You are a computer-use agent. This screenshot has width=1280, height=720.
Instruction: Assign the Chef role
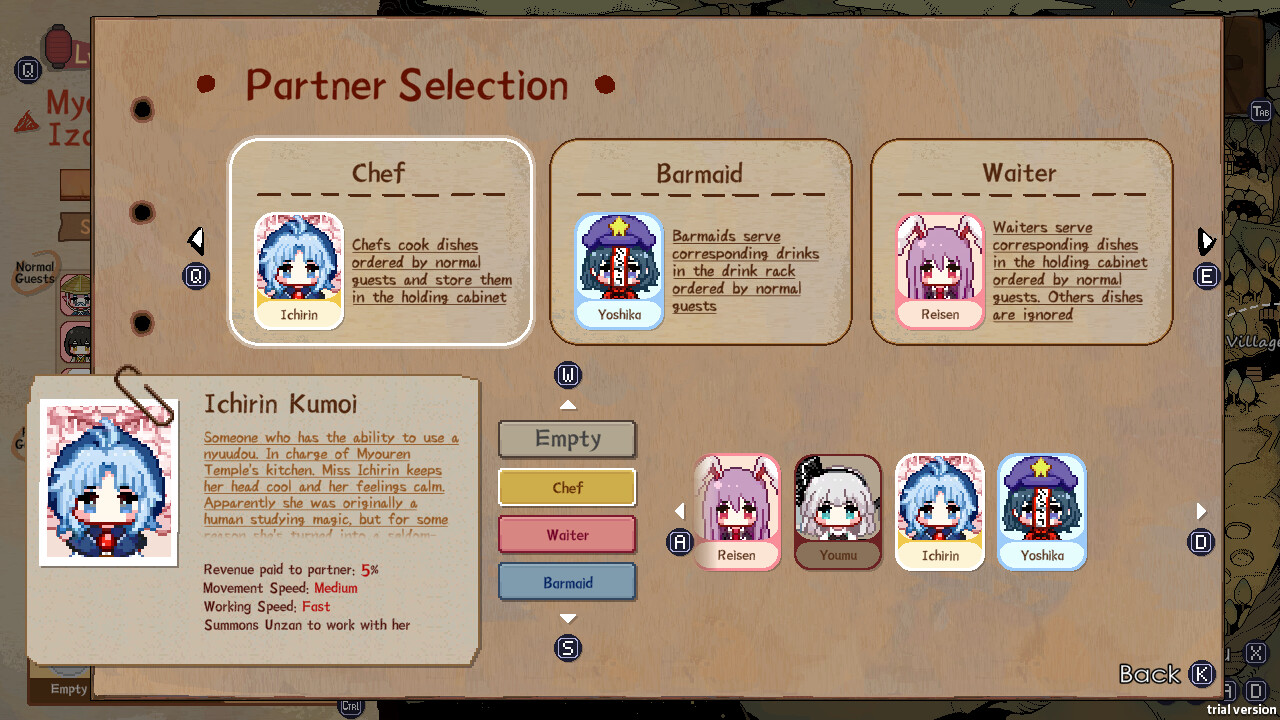[567, 487]
